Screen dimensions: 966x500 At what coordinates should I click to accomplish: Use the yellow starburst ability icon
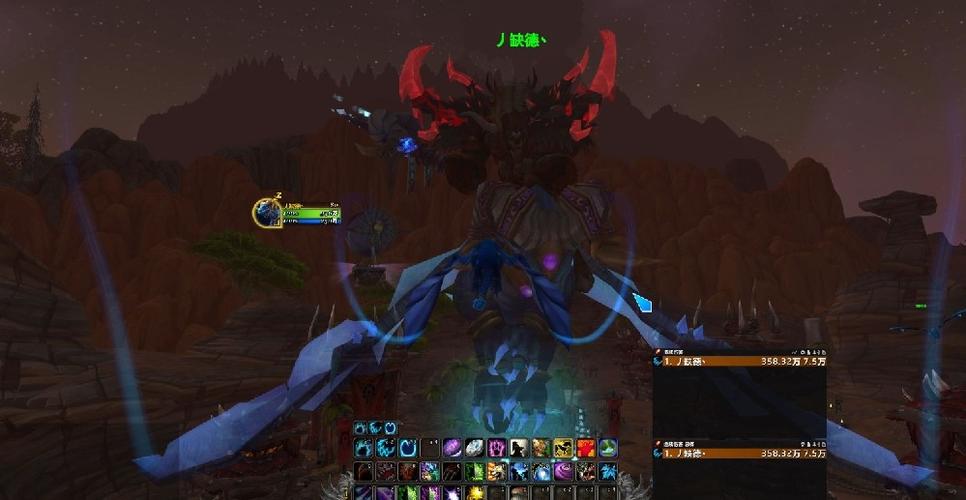click(475, 492)
